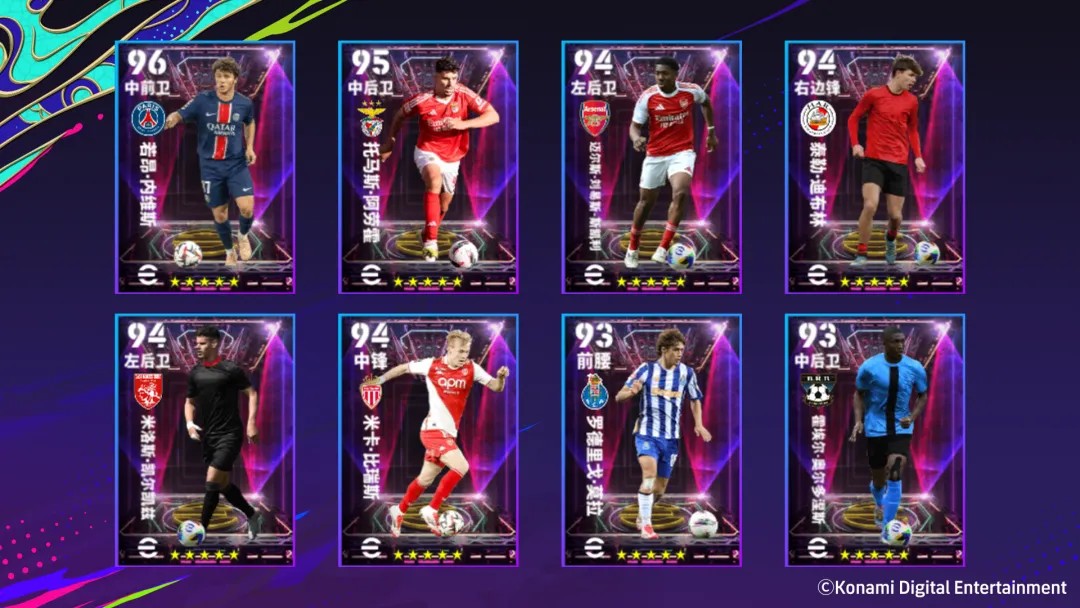Select the 96-rated PSG 中前卫 card
Screen dimensions: 1080x608
205,167
